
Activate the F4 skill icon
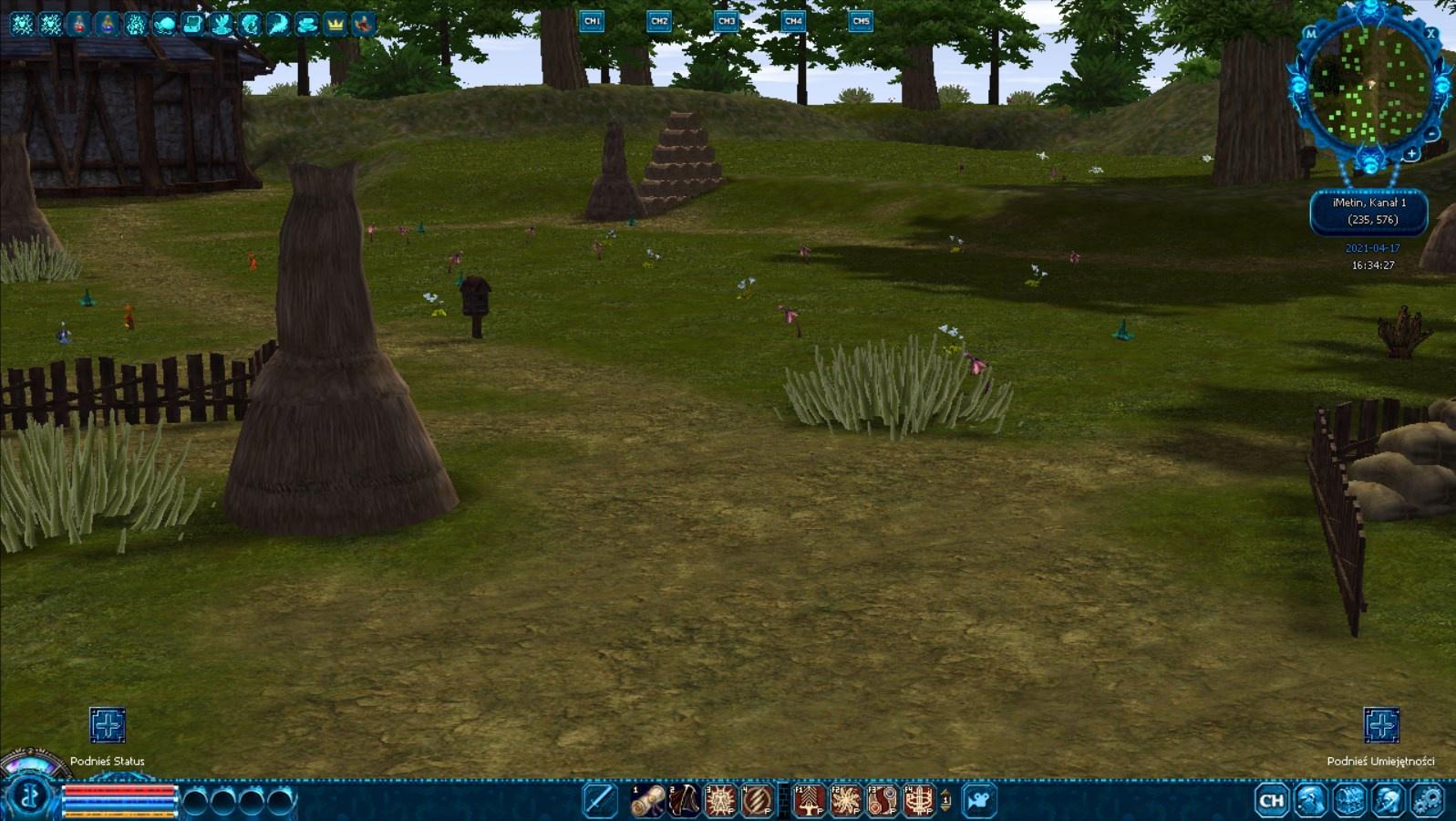point(919,801)
